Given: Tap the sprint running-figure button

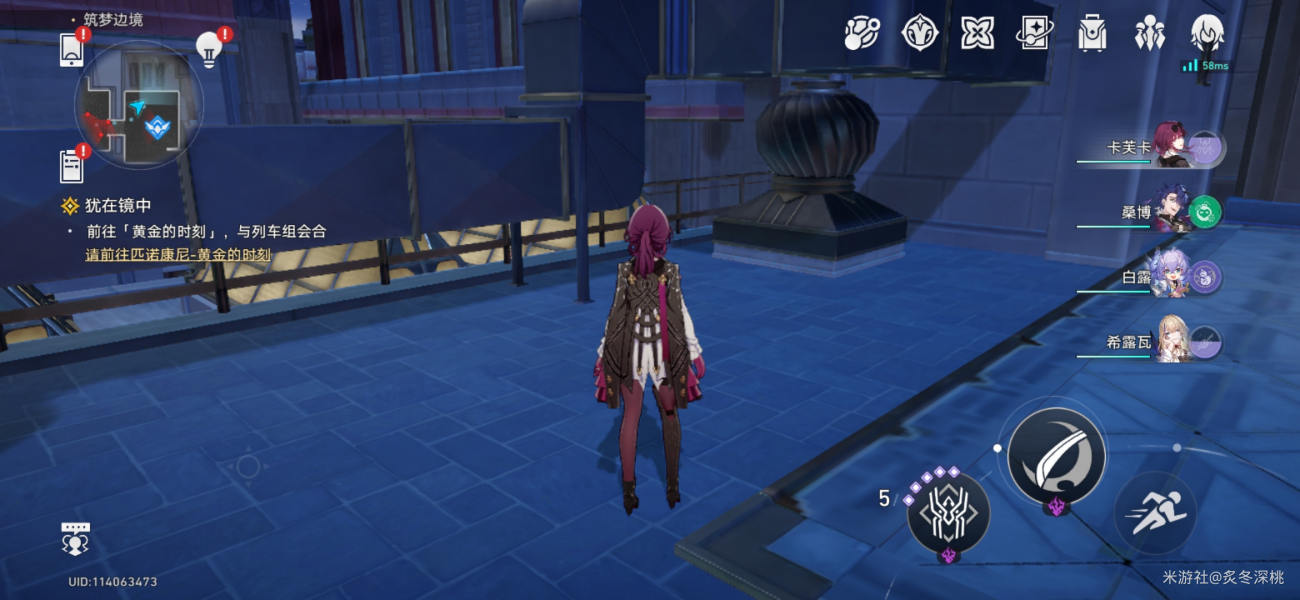Looking at the screenshot, I should pyautogui.click(x=1154, y=513).
